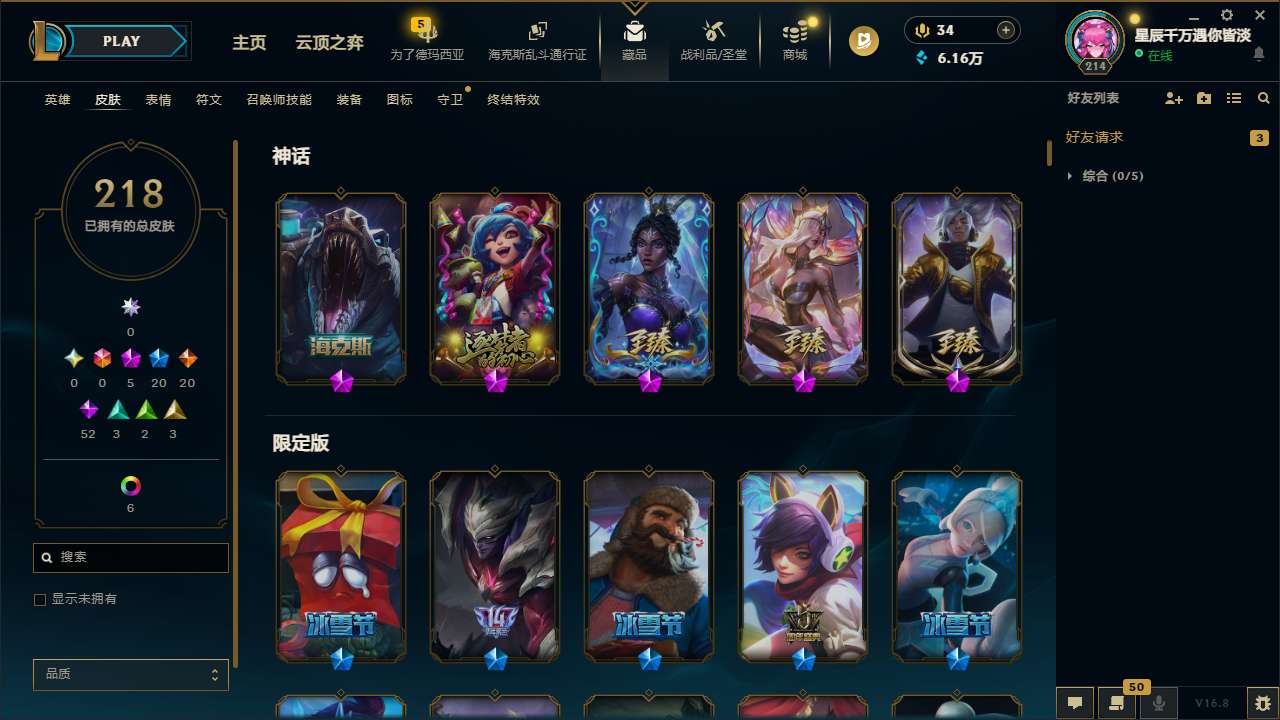
Task: Click the summoner profile avatar thumbnail
Action: (1094, 40)
